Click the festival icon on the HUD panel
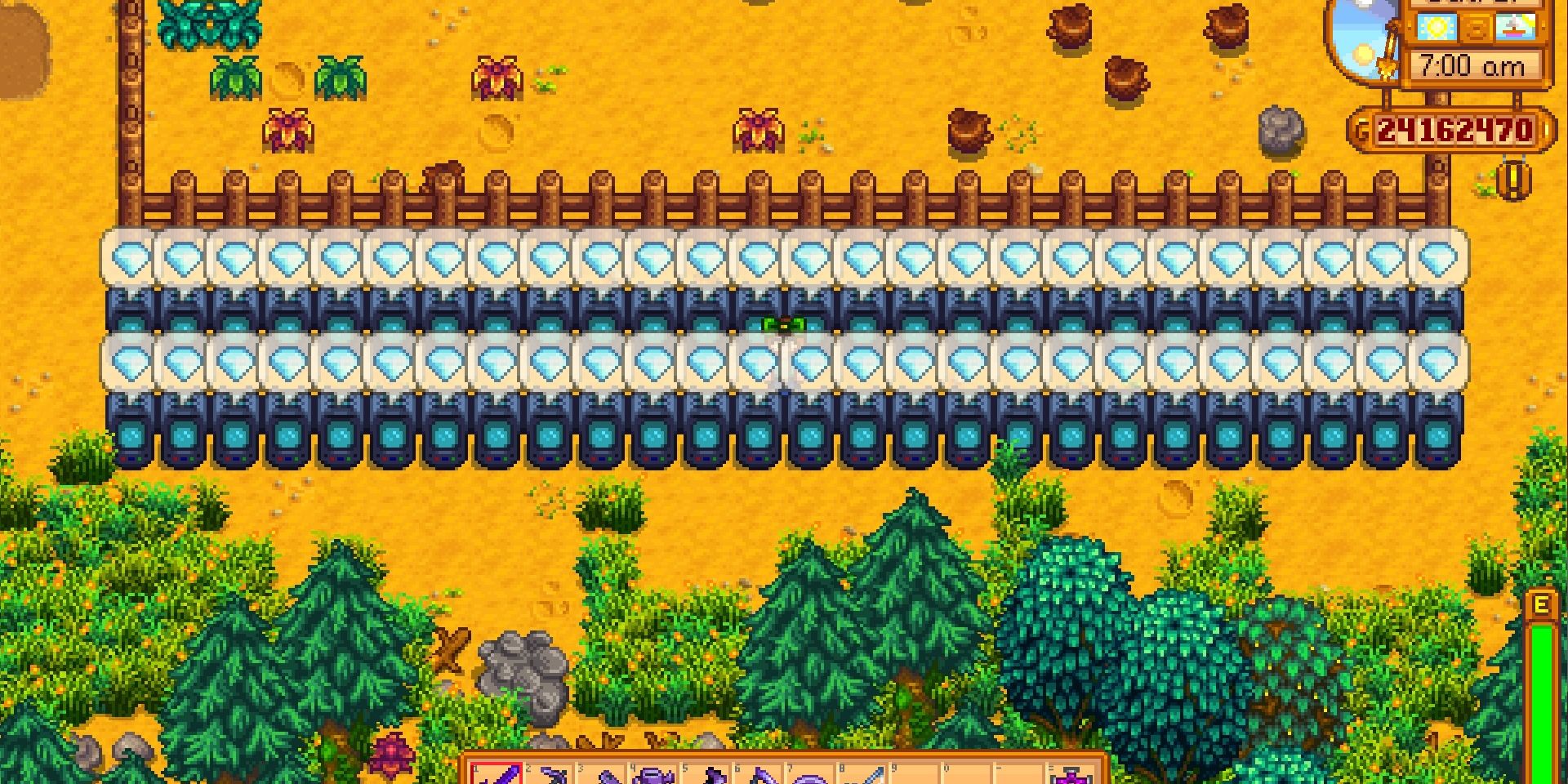This screenshot has height=784, width=1568. tap(1516, 27)
